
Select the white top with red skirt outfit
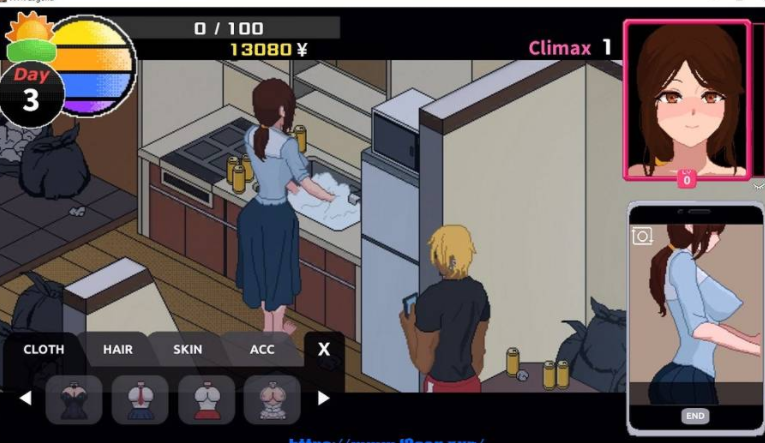(x=206, y=398)
